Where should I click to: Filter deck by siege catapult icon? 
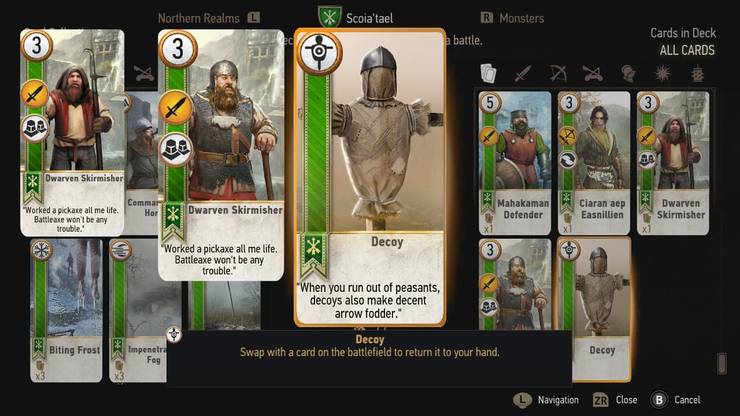(x=592, y=73)
